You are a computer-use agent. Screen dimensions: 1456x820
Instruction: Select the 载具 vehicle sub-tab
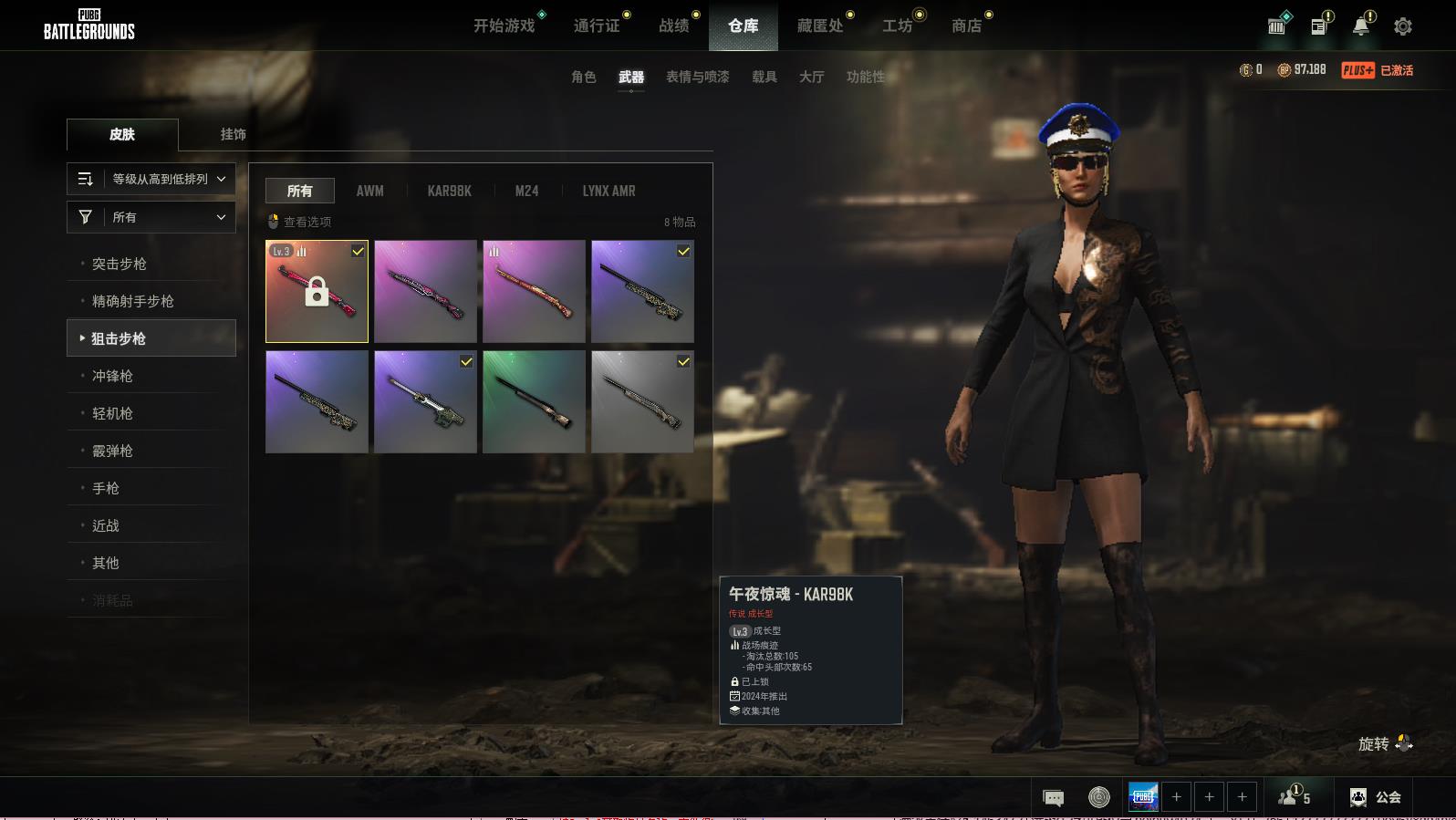764,77
